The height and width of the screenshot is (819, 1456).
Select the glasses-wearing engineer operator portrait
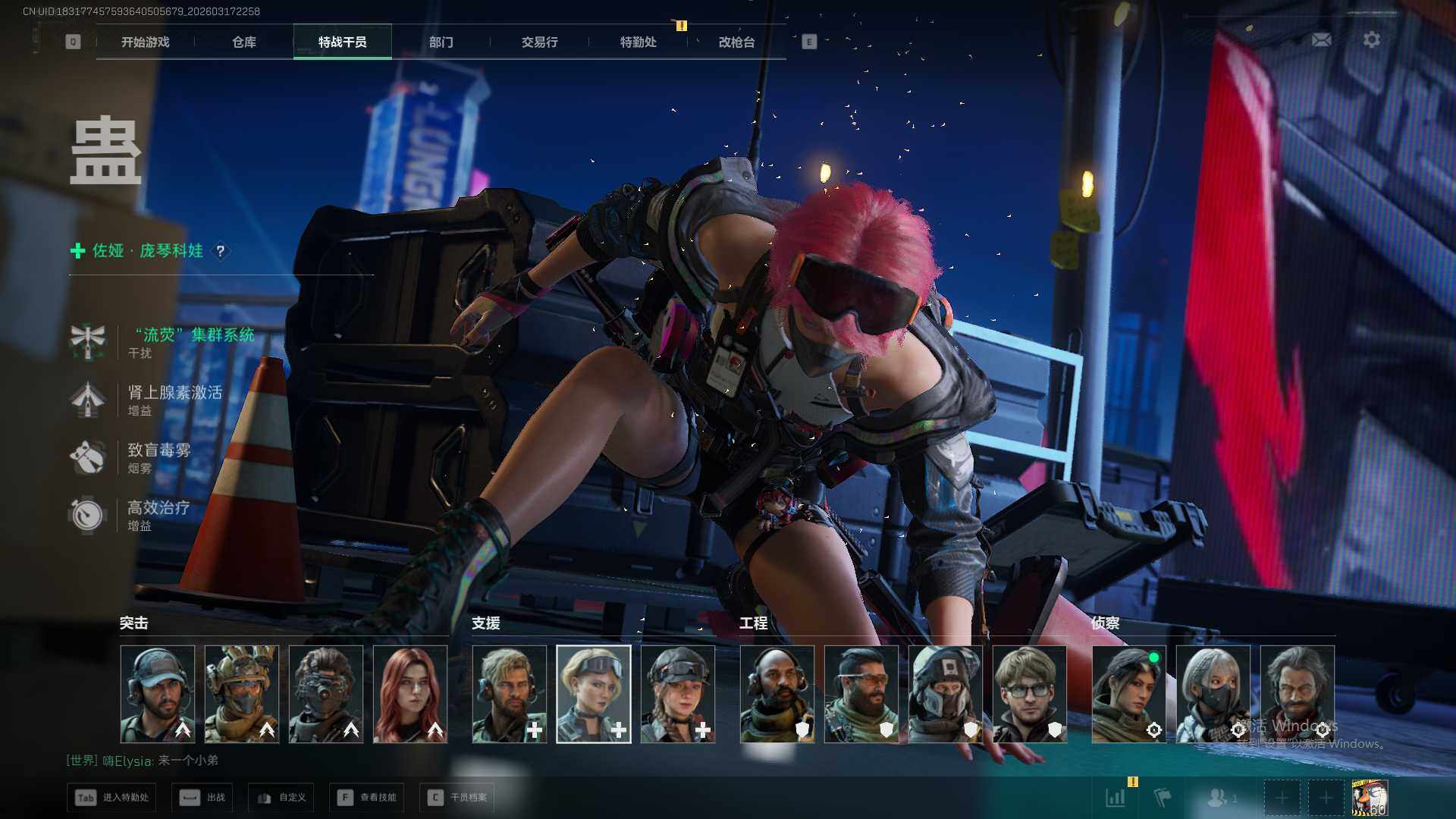(x=1029, y=694)
